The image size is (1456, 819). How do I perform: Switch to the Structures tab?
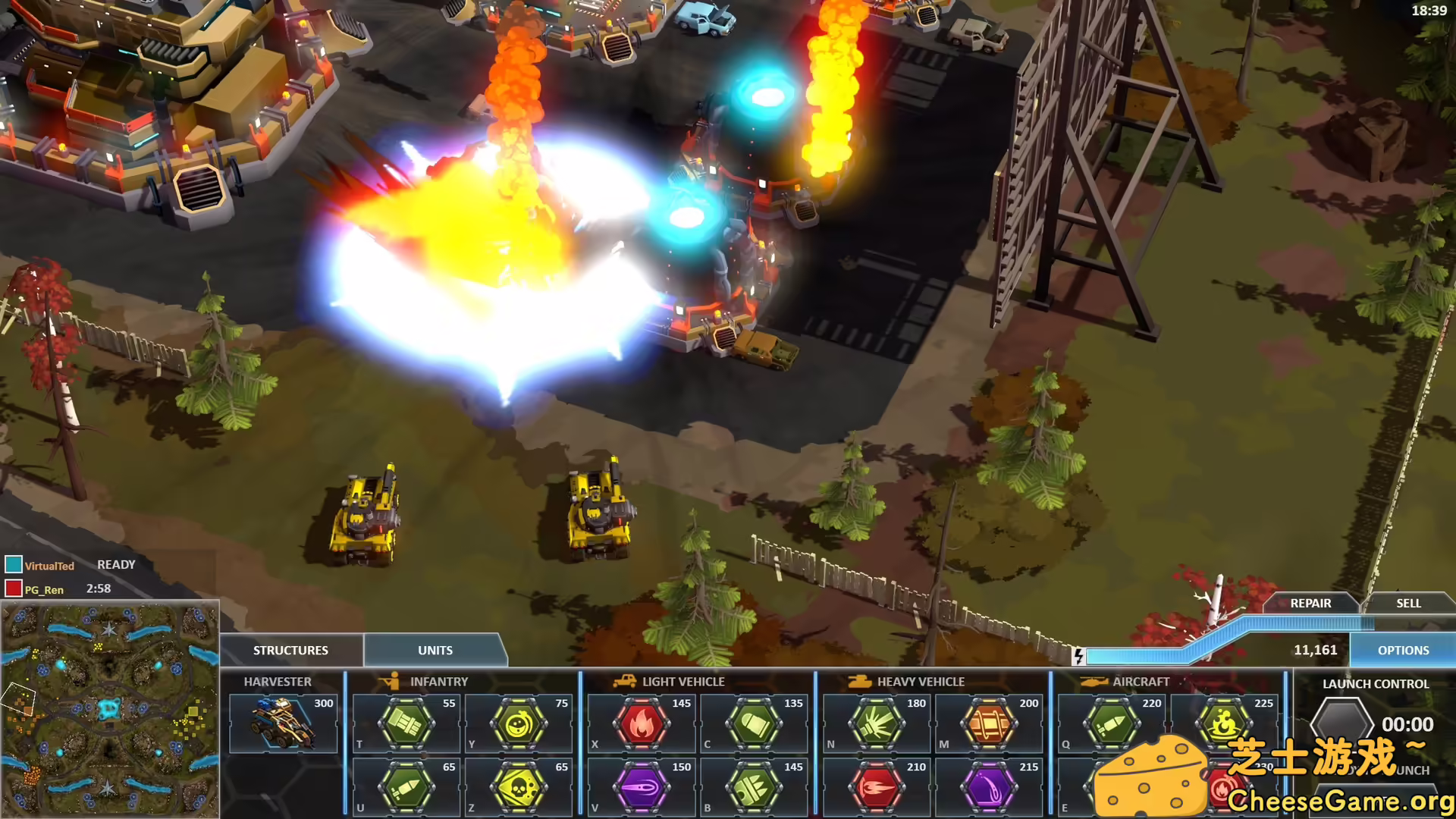tap(290, 650)
